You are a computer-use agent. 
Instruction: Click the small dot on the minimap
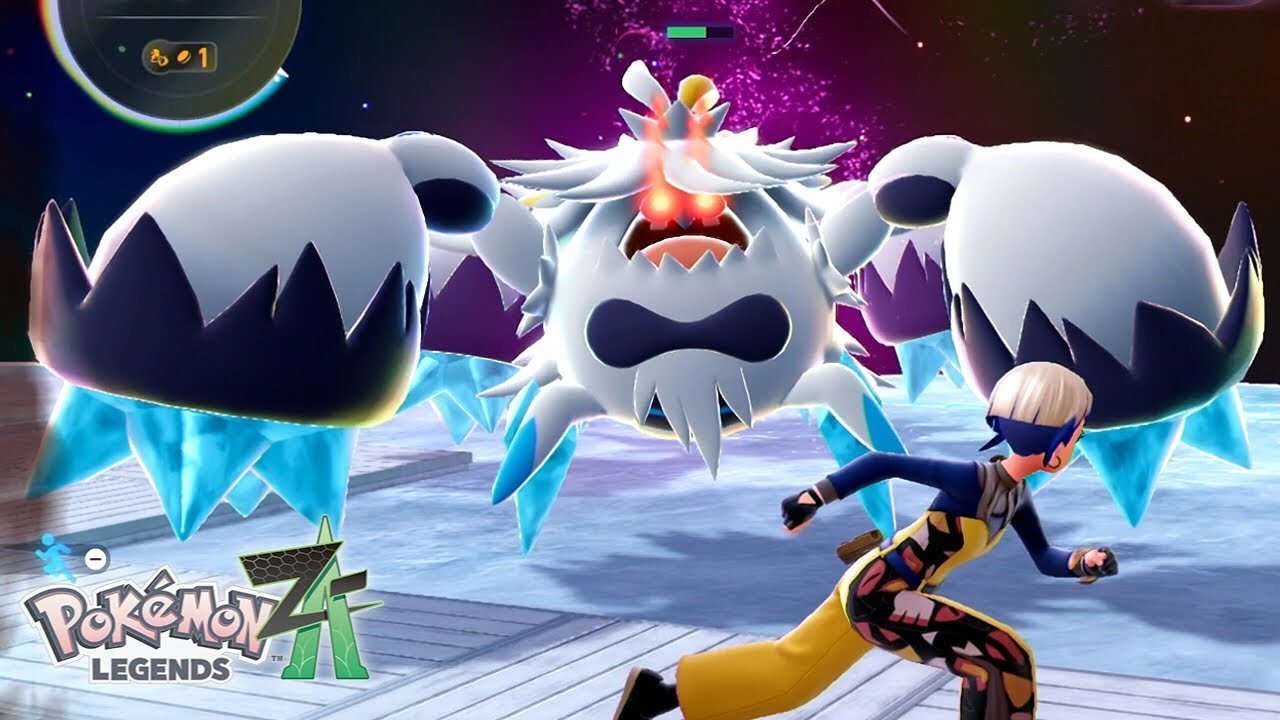click(x=121, y=49)
